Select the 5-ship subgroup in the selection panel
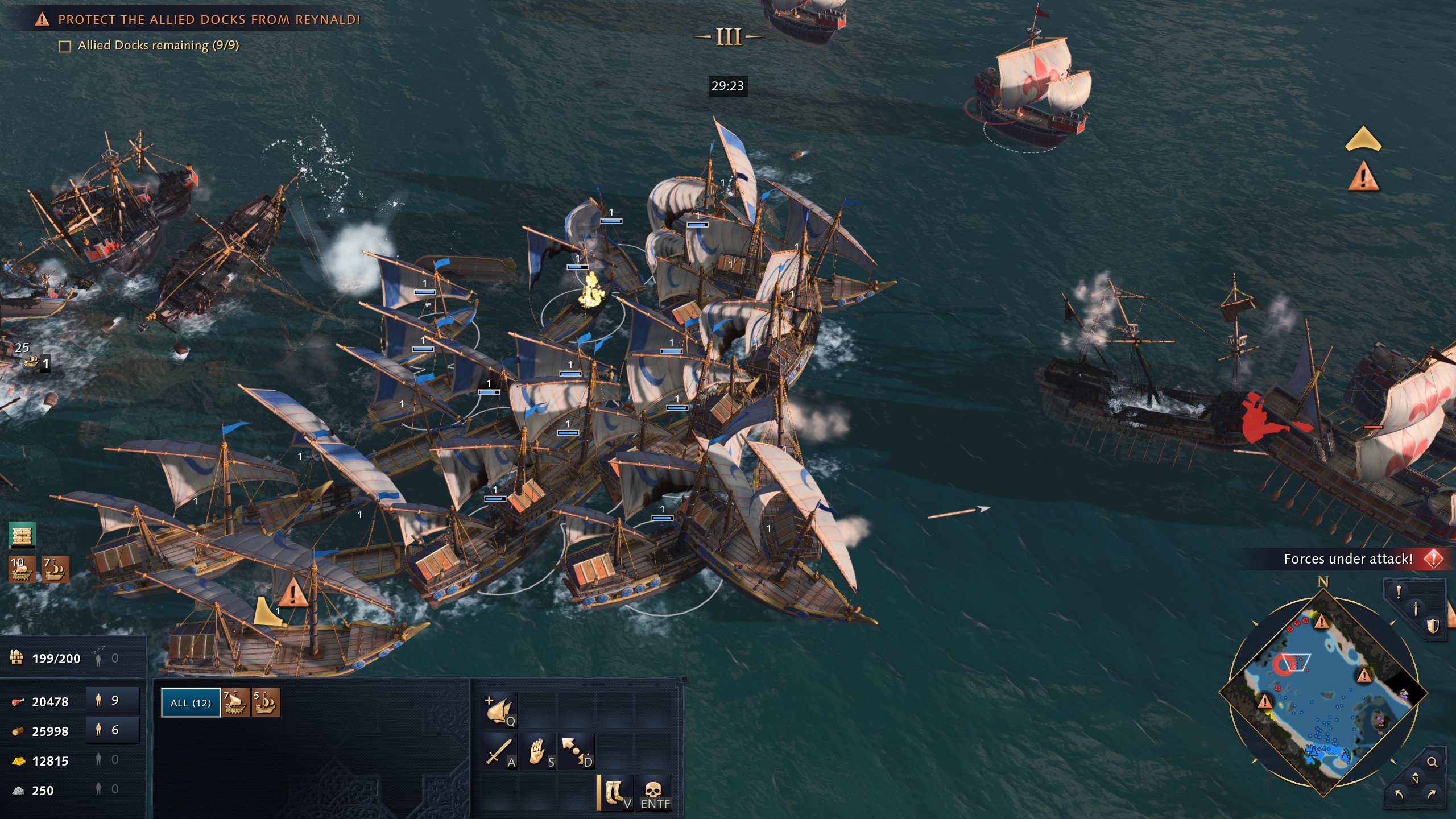The height and width of the screenshot is (819, 1456). 266,702
